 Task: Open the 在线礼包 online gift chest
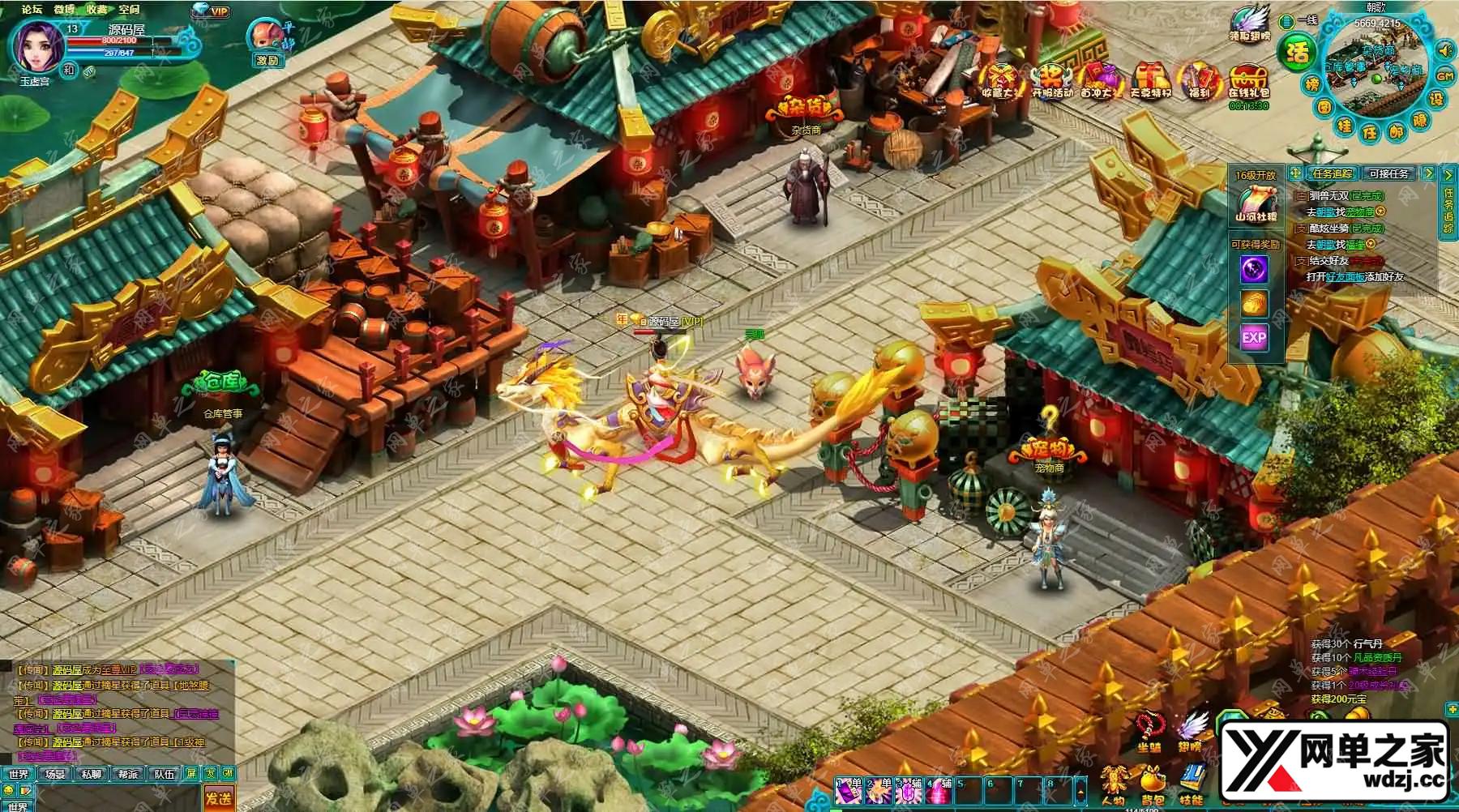tap(1248, 81)
